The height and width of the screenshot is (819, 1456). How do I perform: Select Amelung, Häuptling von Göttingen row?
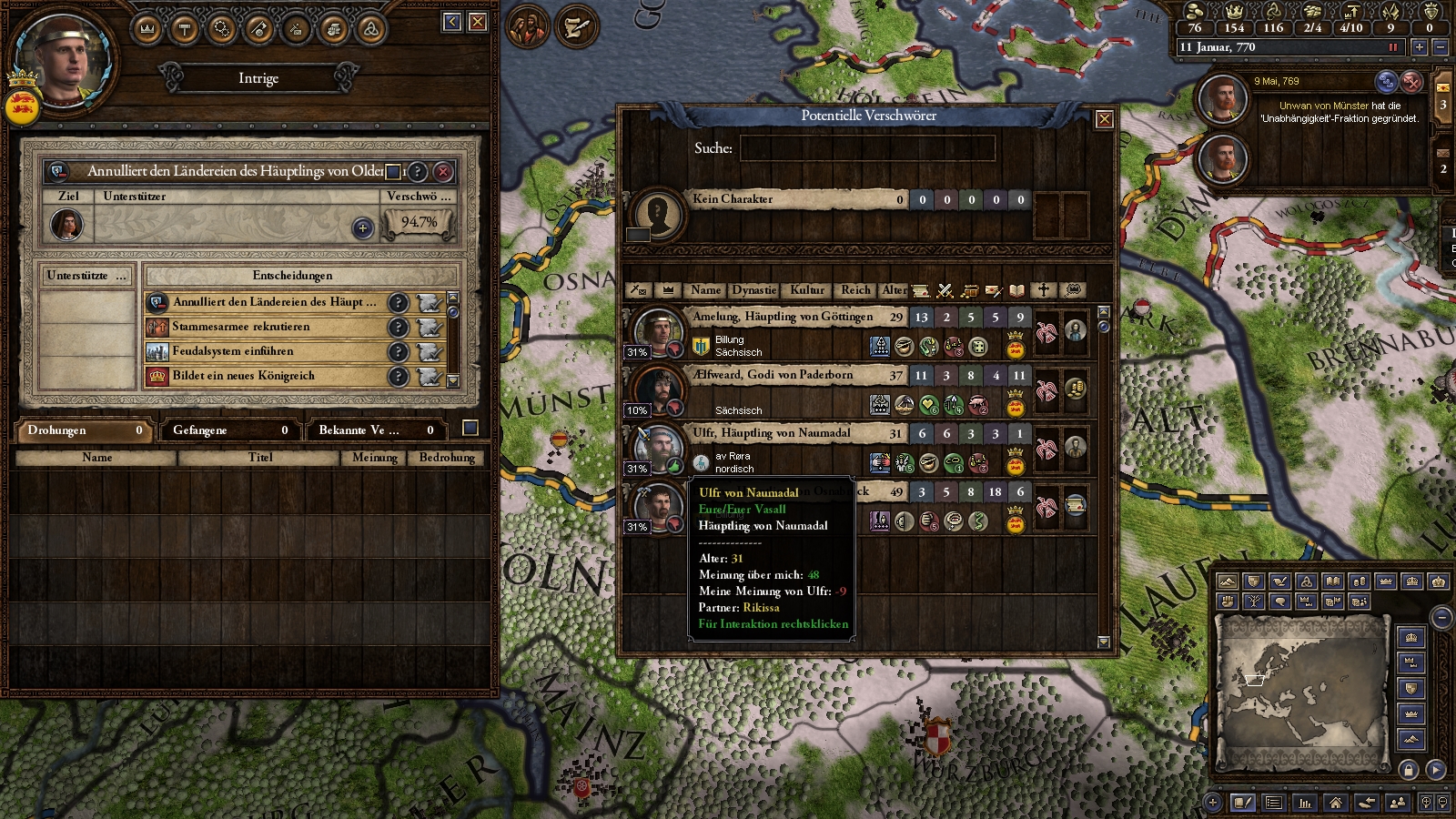pos(783,317)
